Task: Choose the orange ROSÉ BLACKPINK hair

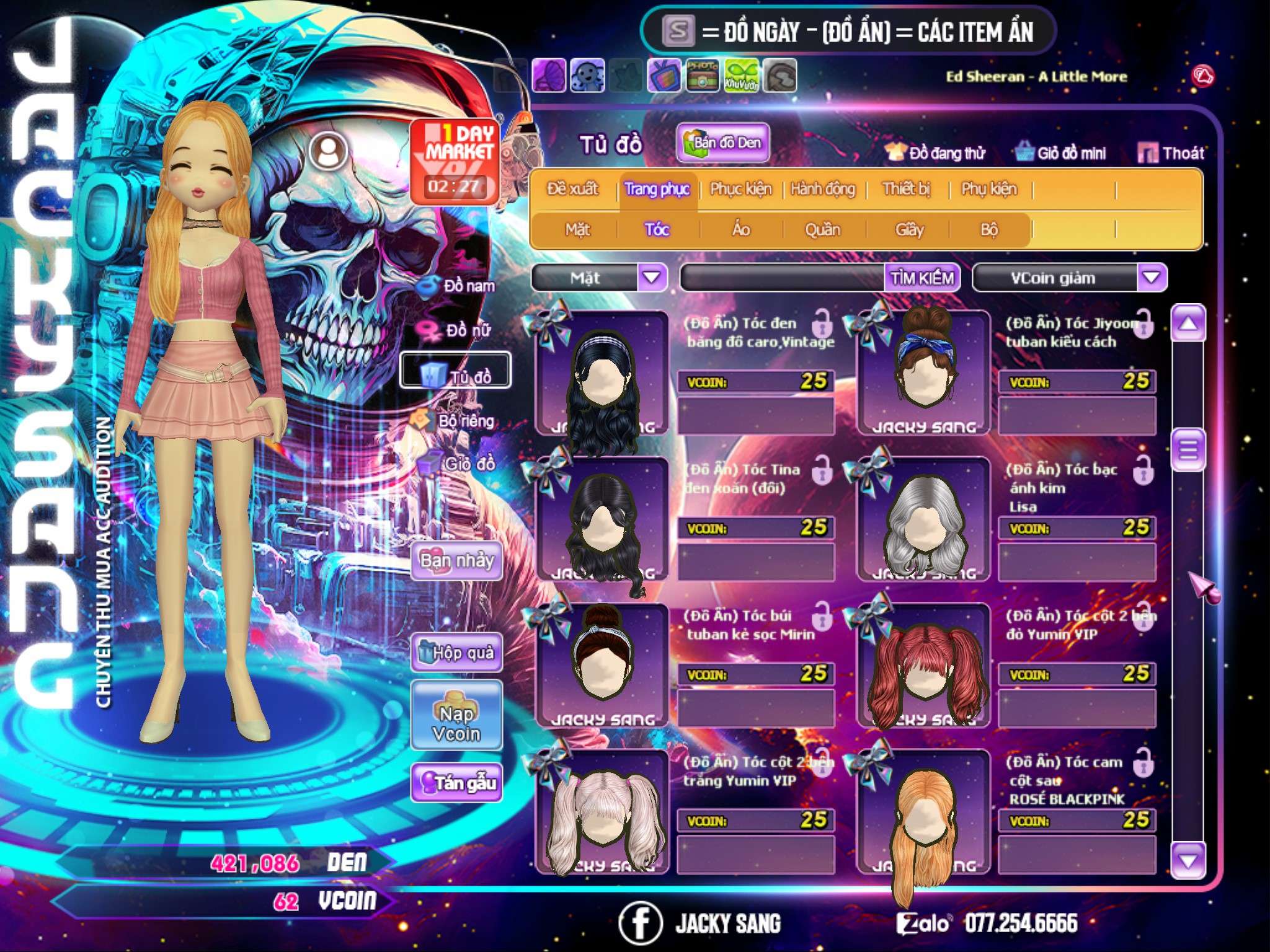Action: coord(924,812)
